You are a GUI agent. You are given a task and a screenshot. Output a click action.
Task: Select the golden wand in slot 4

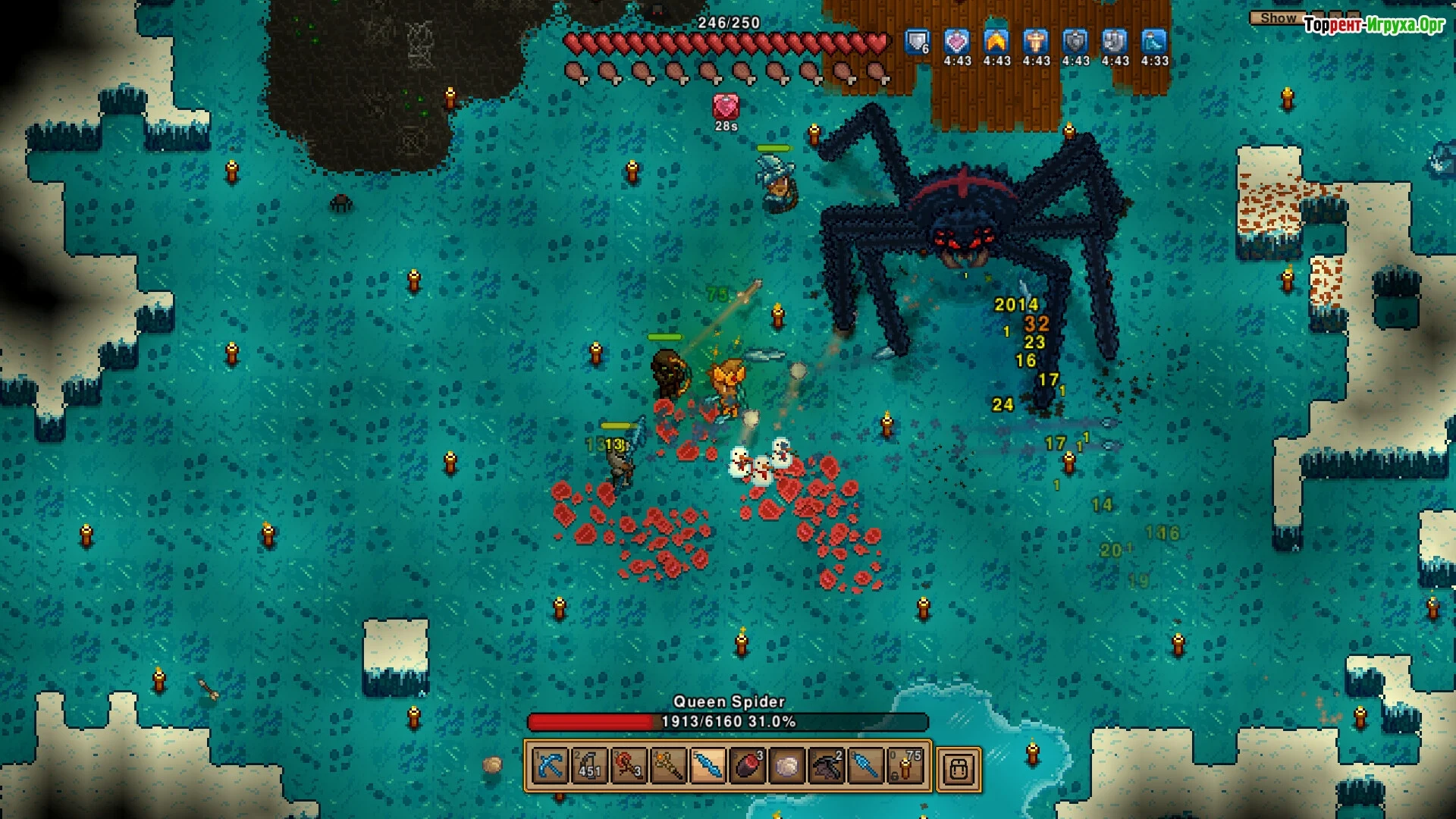pyautogui.click(x=668, y=767)
